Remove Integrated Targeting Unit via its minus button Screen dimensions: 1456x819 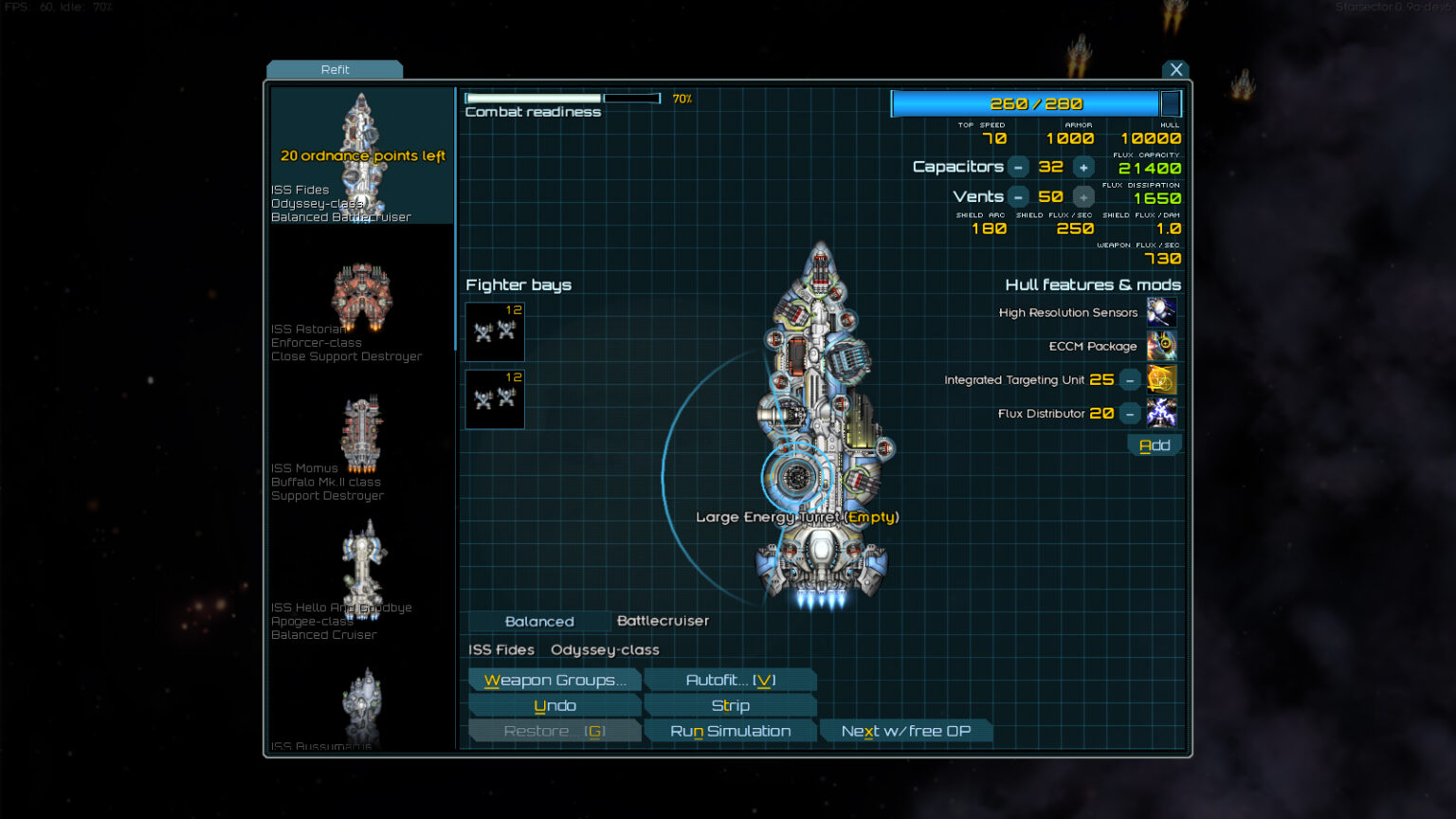[x=1129, y=379]
